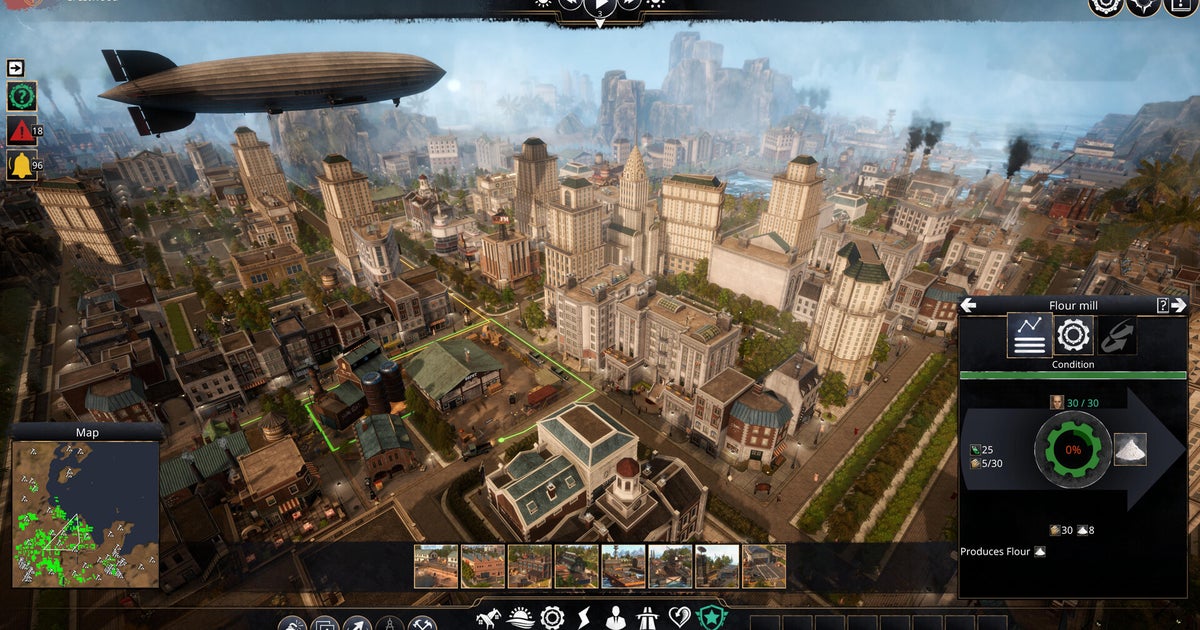
Task: Open the heart health category
Action: [679, 618]
